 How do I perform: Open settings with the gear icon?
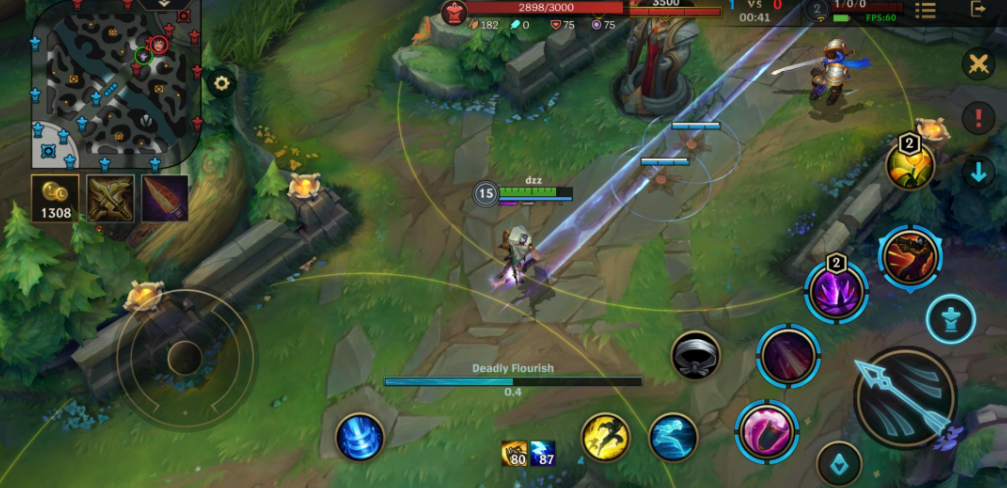pyautogui.click(x=221, y=83)
